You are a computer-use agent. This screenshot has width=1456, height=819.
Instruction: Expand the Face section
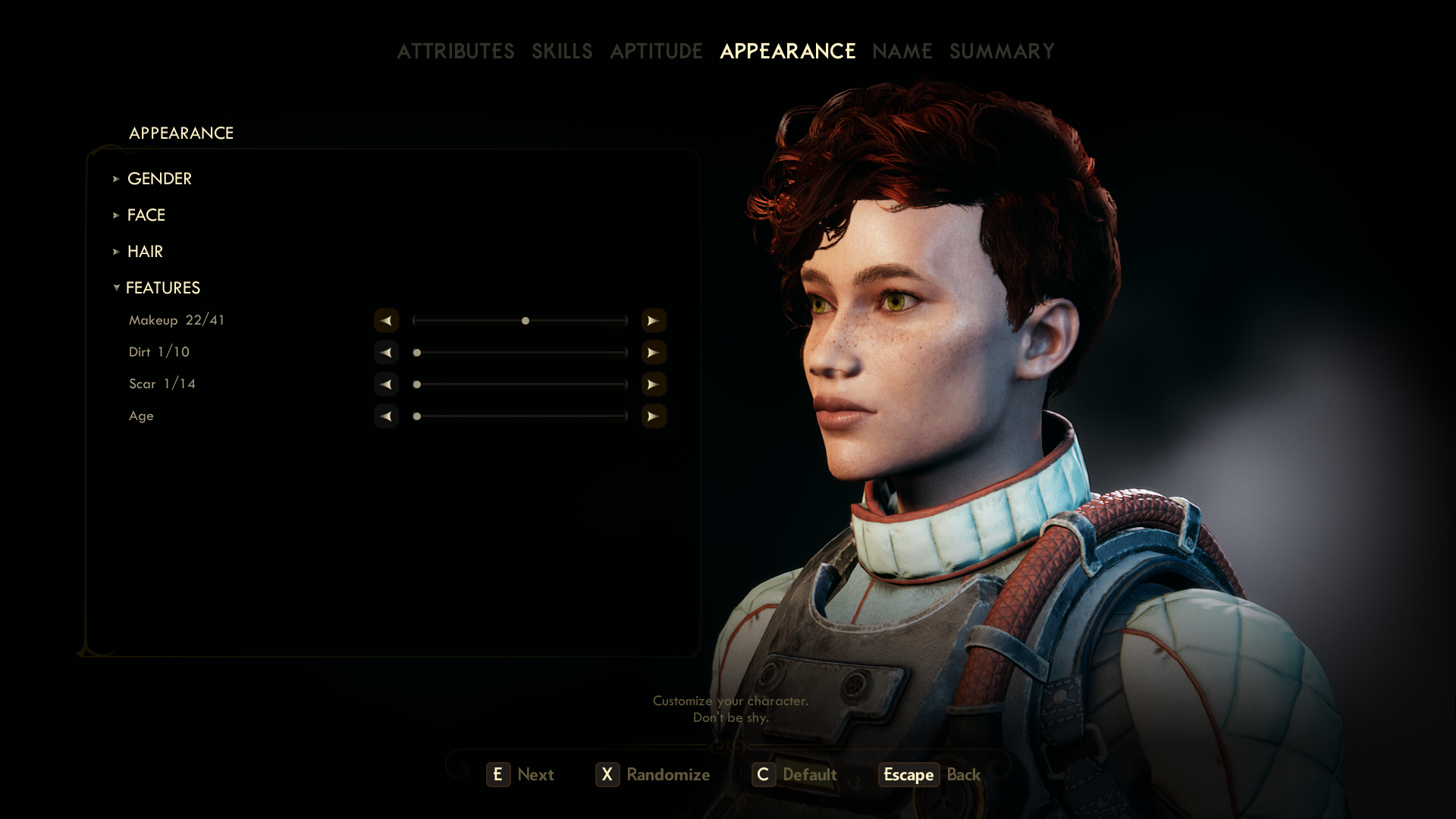(x=146, y=215)
